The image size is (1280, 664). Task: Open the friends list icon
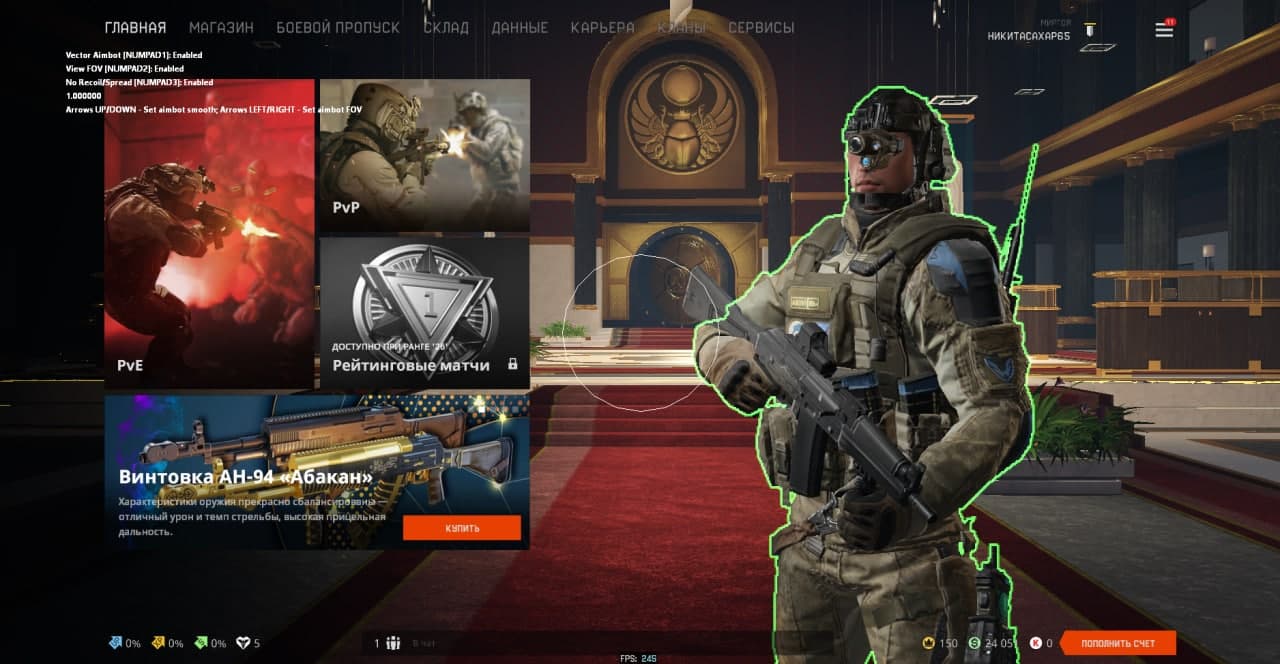click(393, 643)
